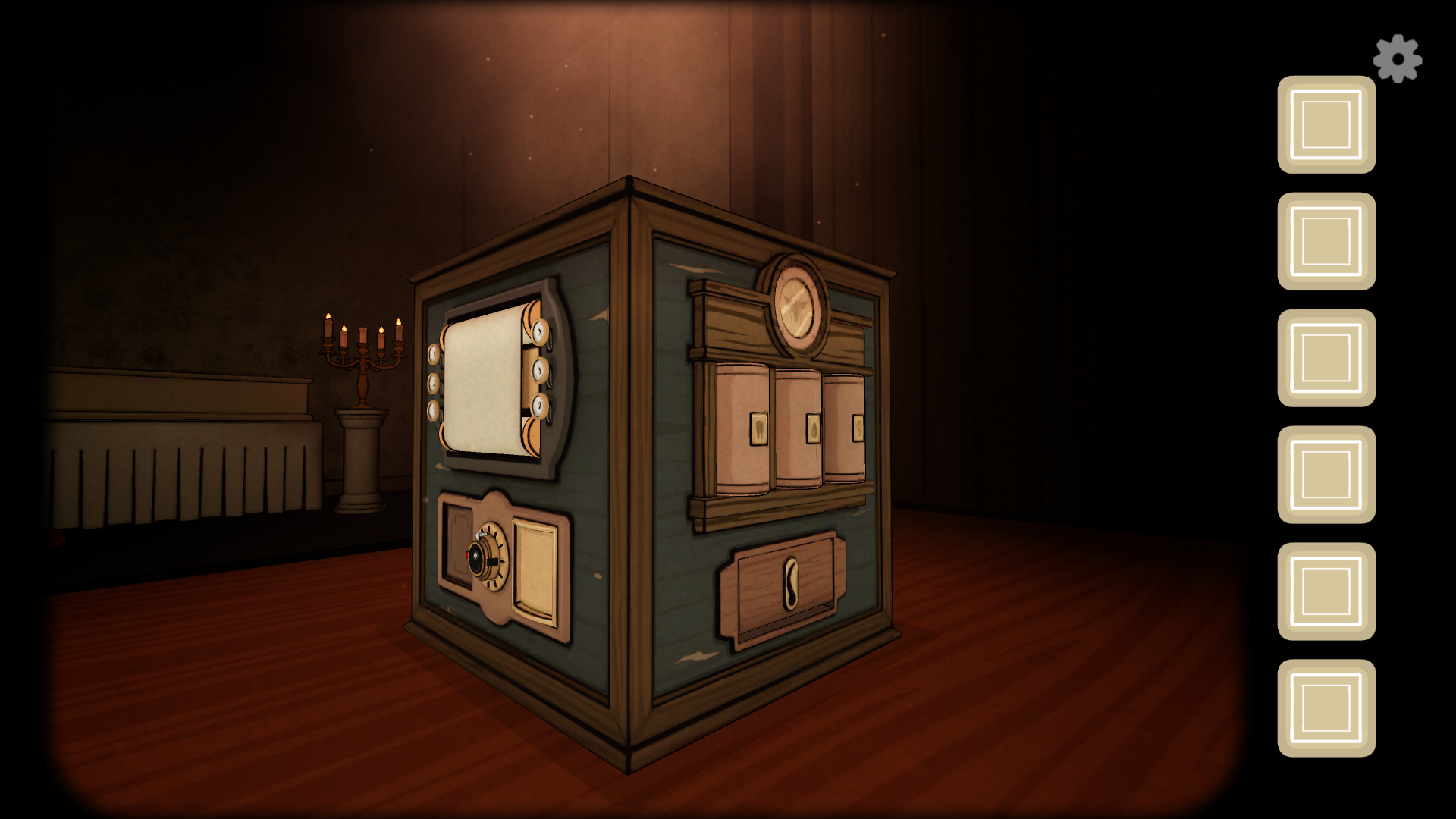Click the flame symbol on the middle cylinder
Screen dimensions: 1456x819
(x=813, y=428)
